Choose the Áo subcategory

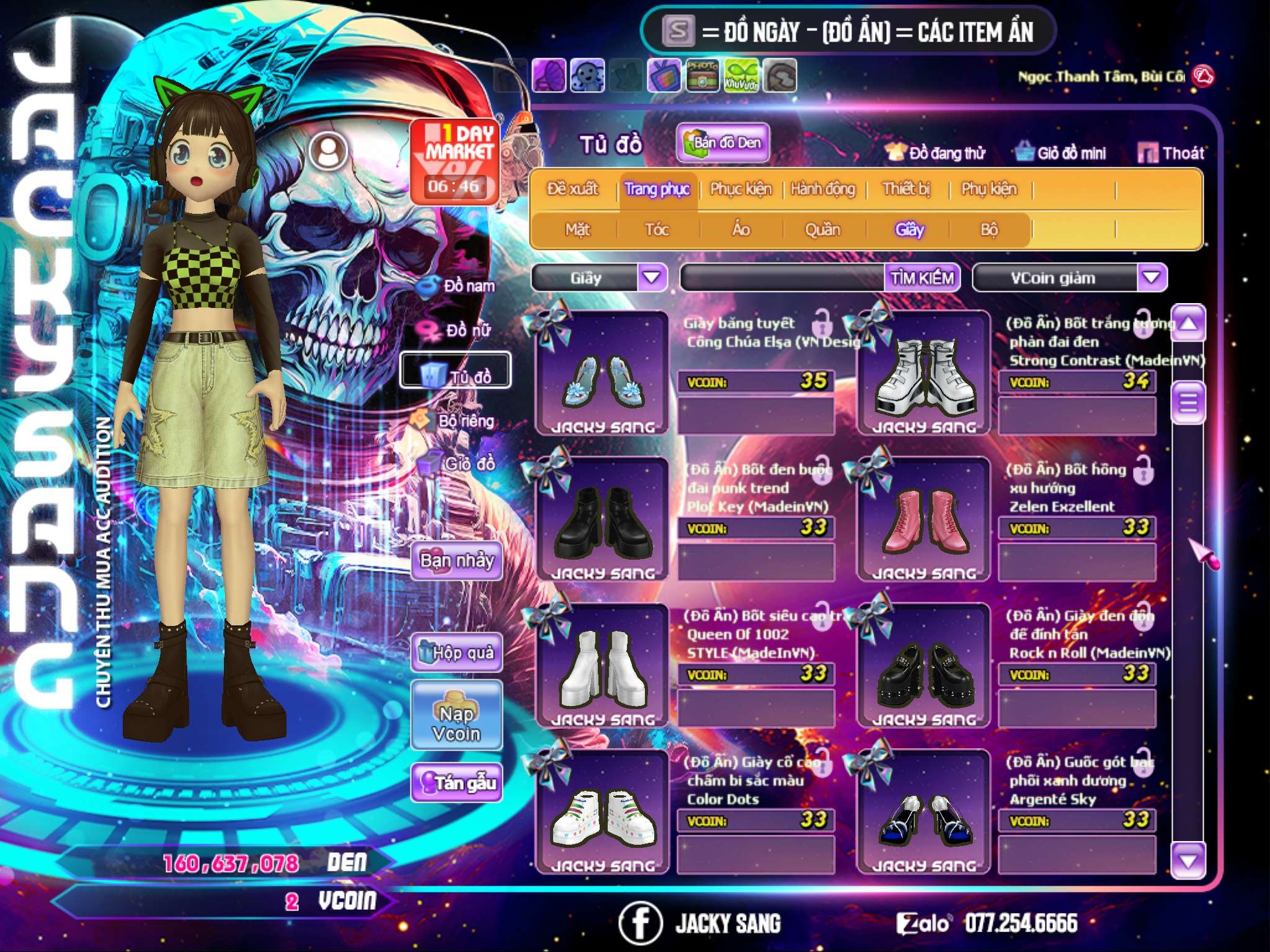(x=740, y=230)
